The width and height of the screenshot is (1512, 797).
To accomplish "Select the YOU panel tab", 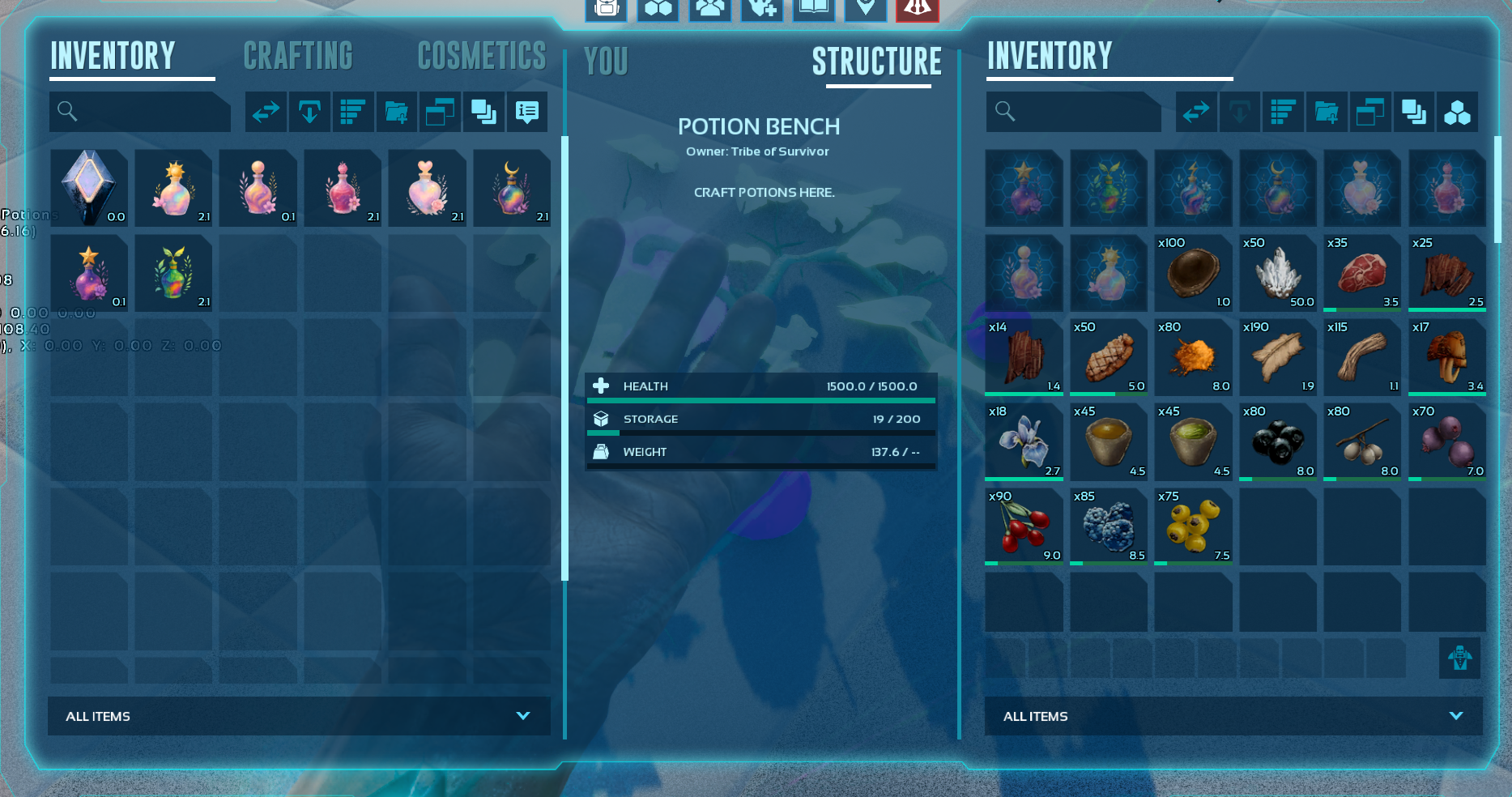I will 606,62.
